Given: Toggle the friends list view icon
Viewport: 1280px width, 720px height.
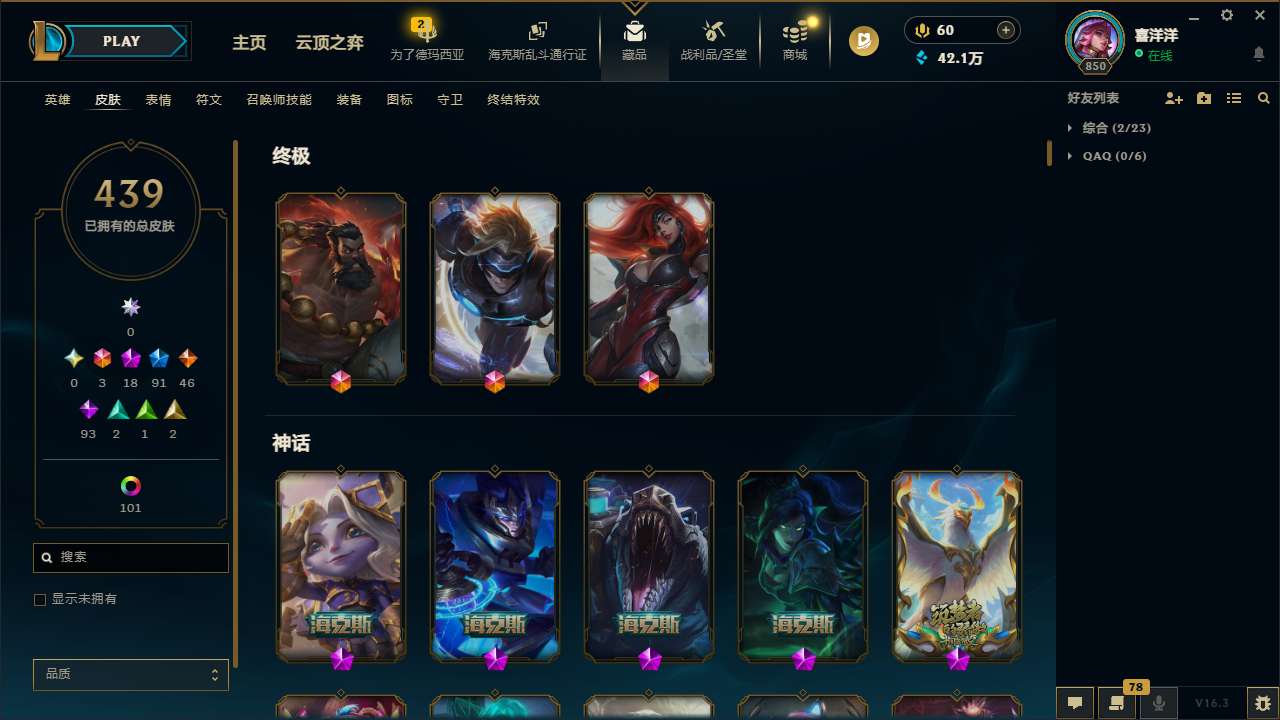Looking at the screenshot, I should coord(1234,98).
